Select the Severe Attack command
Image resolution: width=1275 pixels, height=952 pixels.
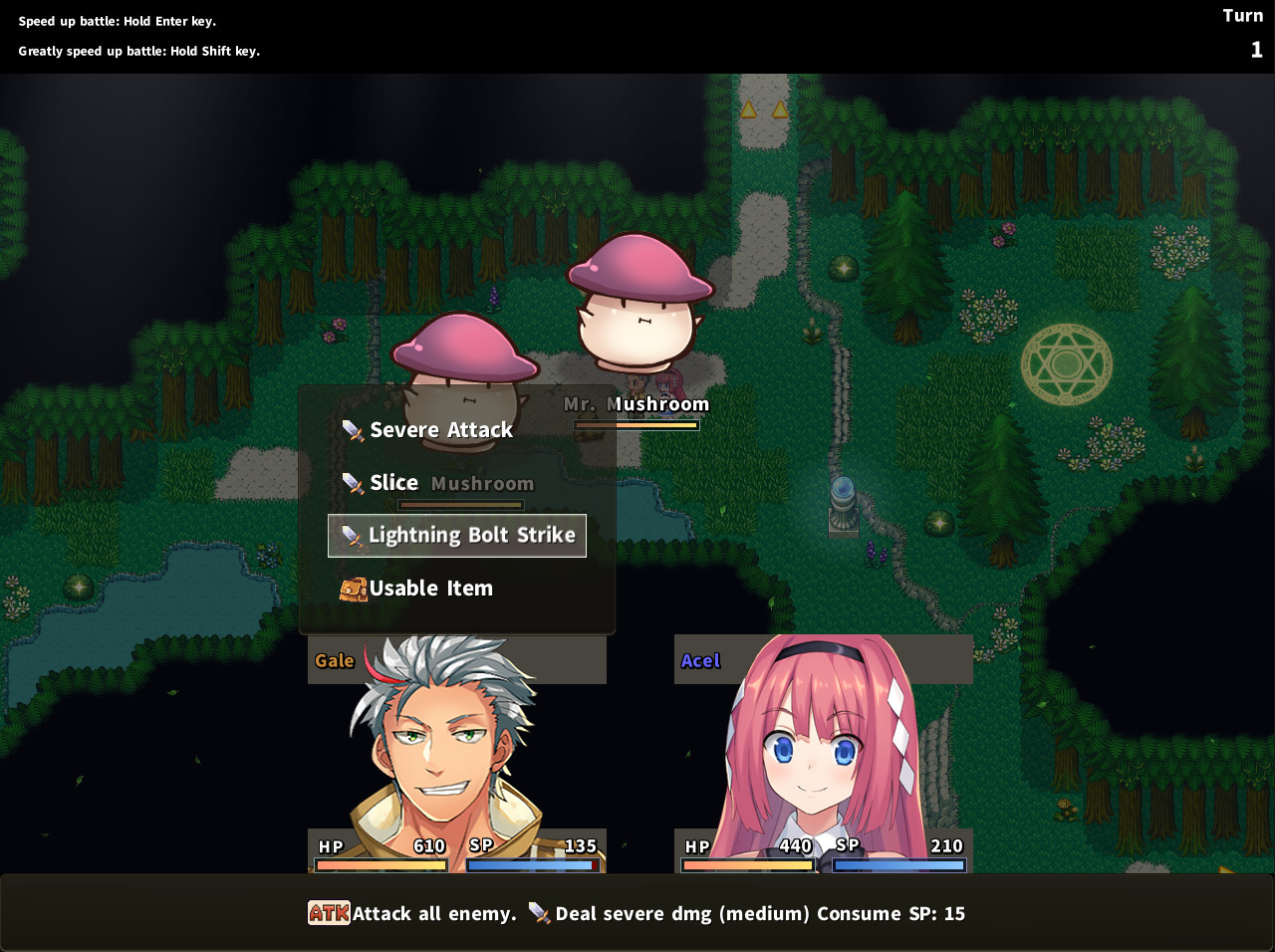440,429
